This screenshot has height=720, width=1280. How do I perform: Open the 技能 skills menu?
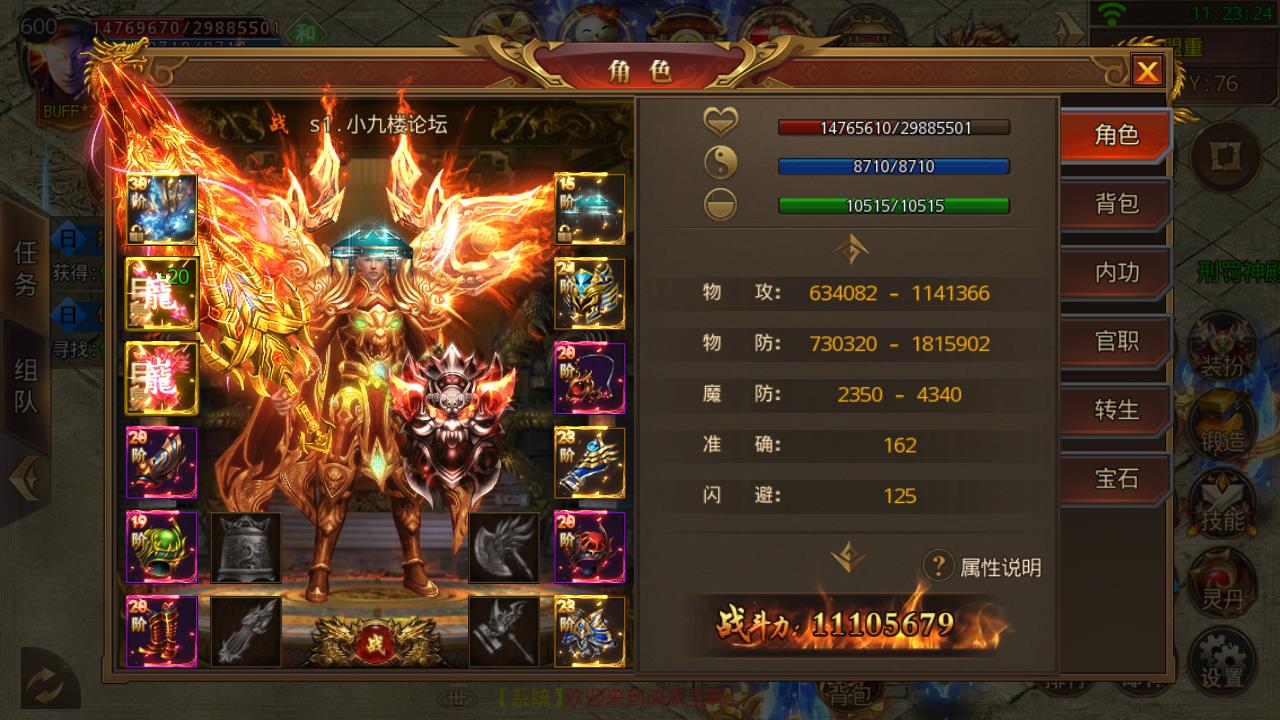[x=1222, y=505]
